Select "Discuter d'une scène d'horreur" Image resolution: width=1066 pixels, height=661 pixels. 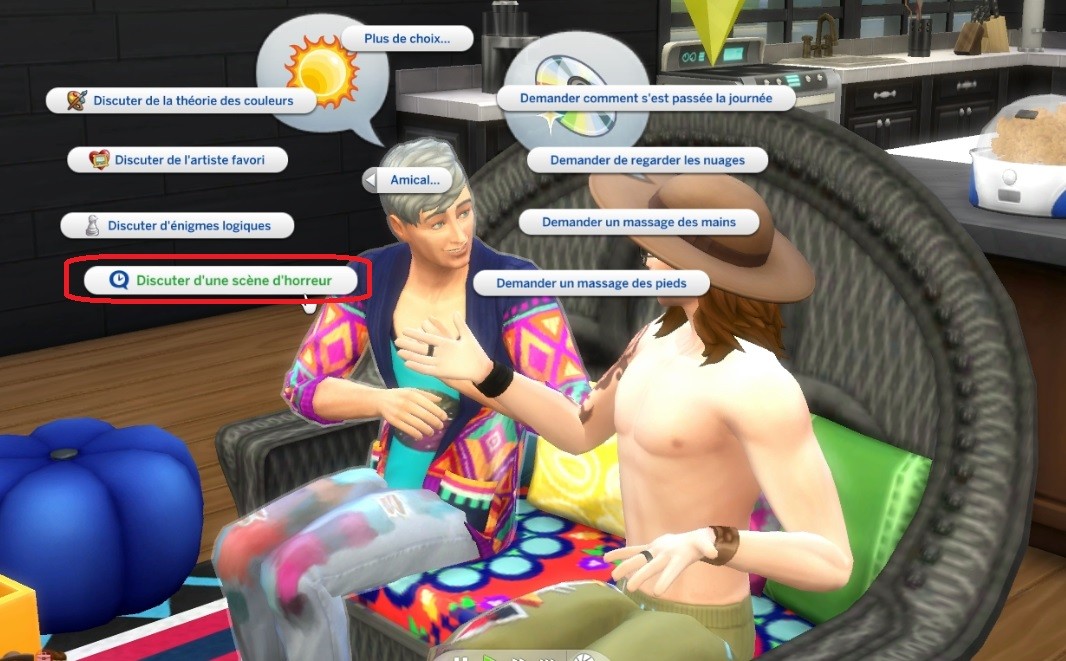221,281
